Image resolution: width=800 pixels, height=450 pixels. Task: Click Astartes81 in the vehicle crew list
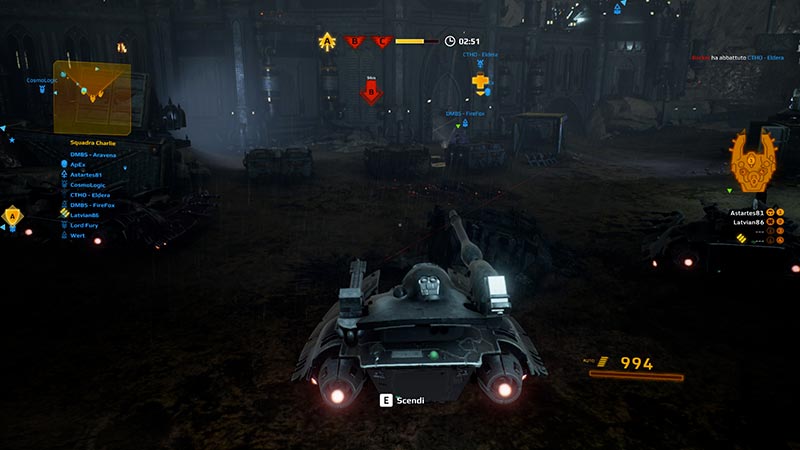pos(748,213)
